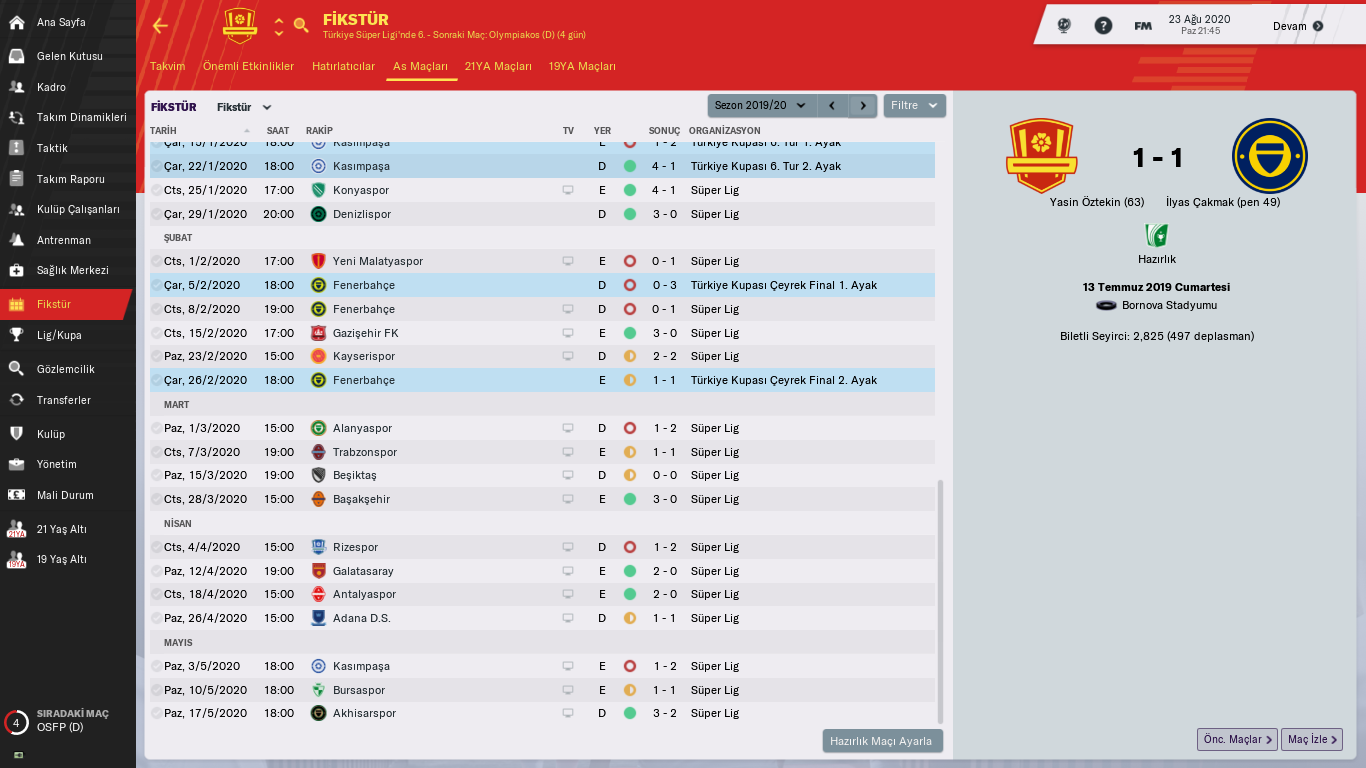
Task: Click the search magnifier icon in header
Action: (x=301, y=25)
